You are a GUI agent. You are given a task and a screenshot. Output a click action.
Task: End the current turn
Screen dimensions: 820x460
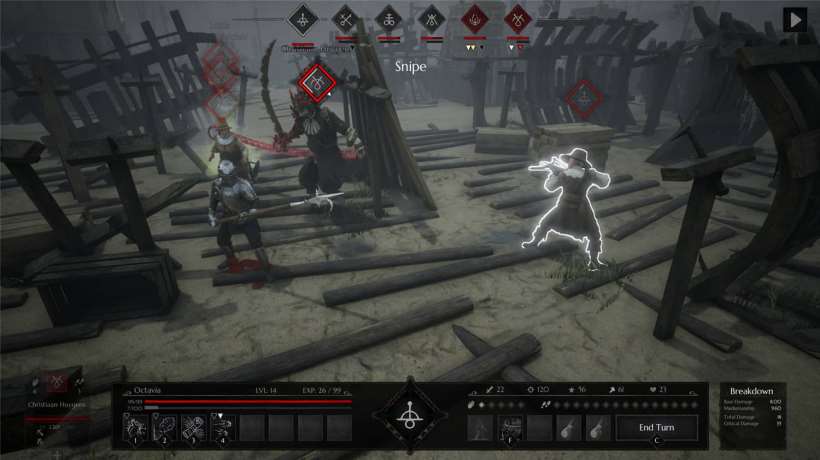pos(658,427)
